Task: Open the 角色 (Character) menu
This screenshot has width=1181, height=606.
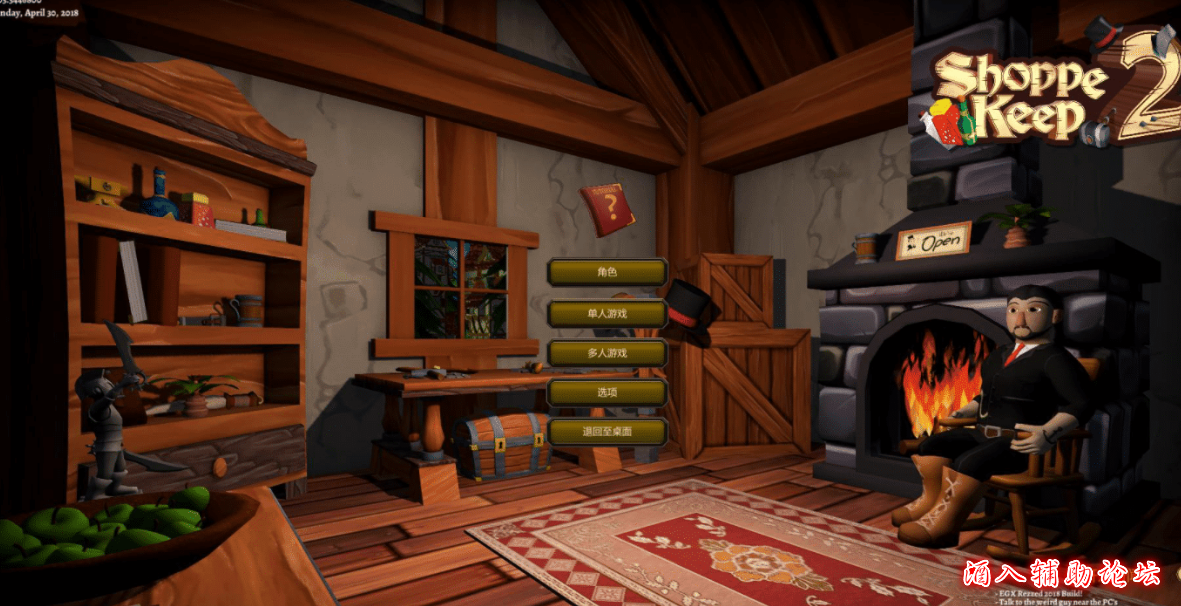Action: pyautogui.click(x=607, y=272)
